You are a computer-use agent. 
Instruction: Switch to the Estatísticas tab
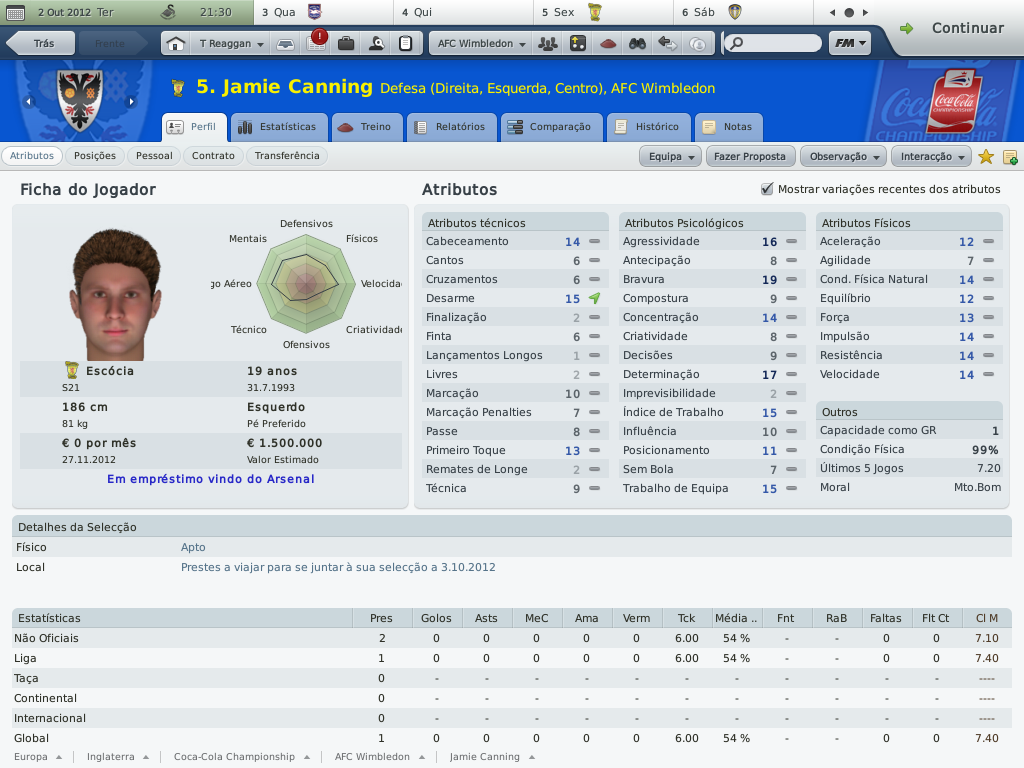(277, 127)
